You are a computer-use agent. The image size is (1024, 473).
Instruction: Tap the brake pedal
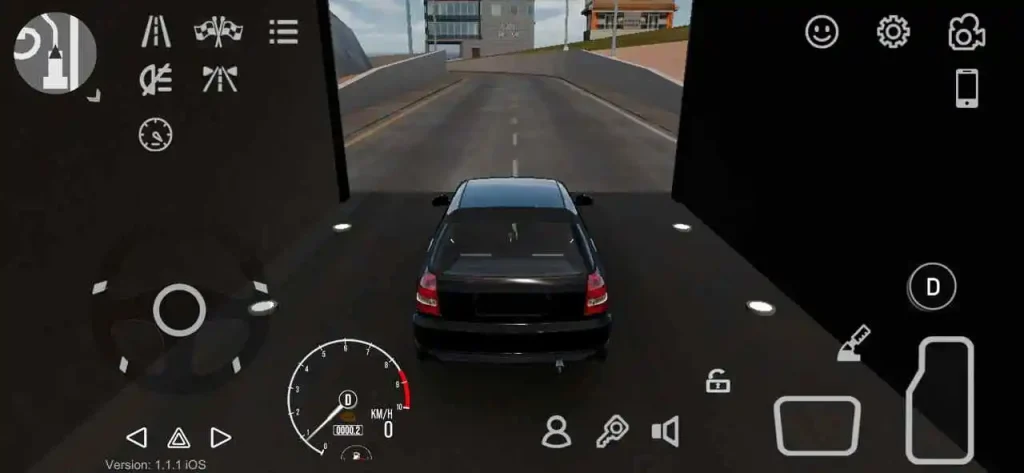click(x=817, y=424)
